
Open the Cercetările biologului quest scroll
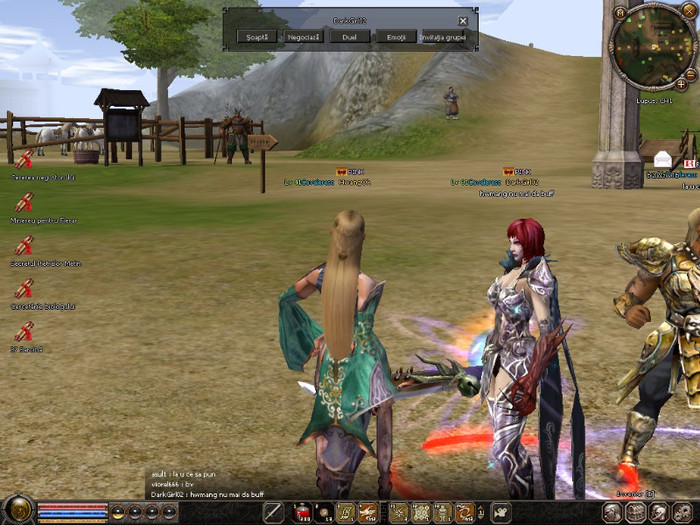(x=24, y=289)
